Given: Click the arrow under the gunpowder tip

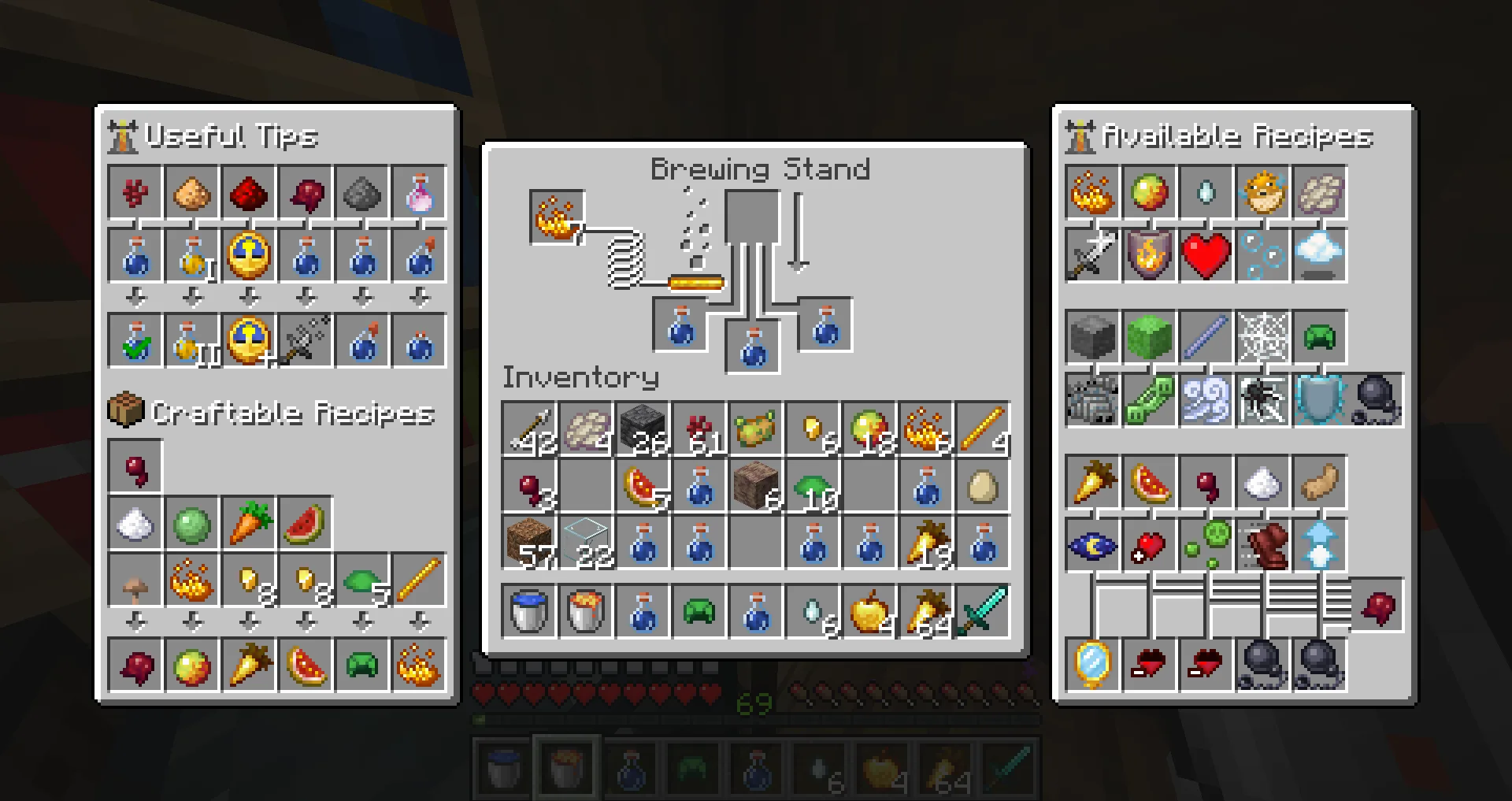Looking at the screenshot, I should click(362, 298).
